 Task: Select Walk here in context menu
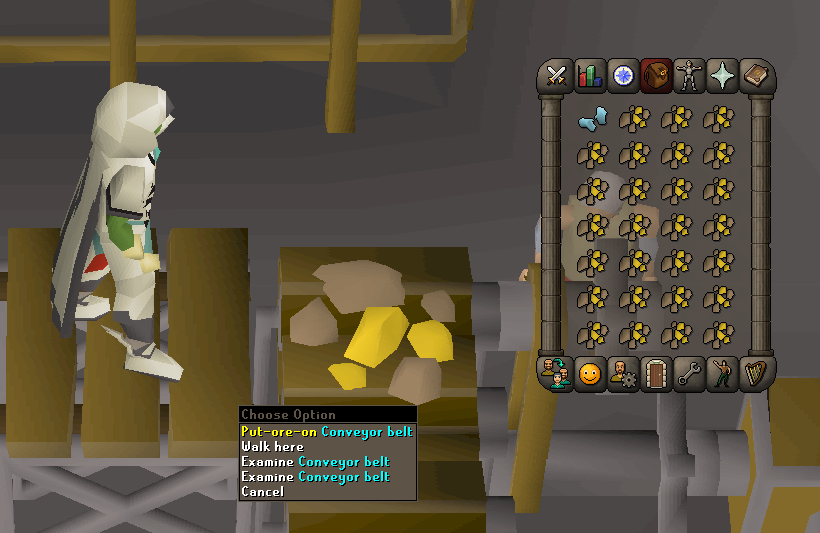click(272, 447)
